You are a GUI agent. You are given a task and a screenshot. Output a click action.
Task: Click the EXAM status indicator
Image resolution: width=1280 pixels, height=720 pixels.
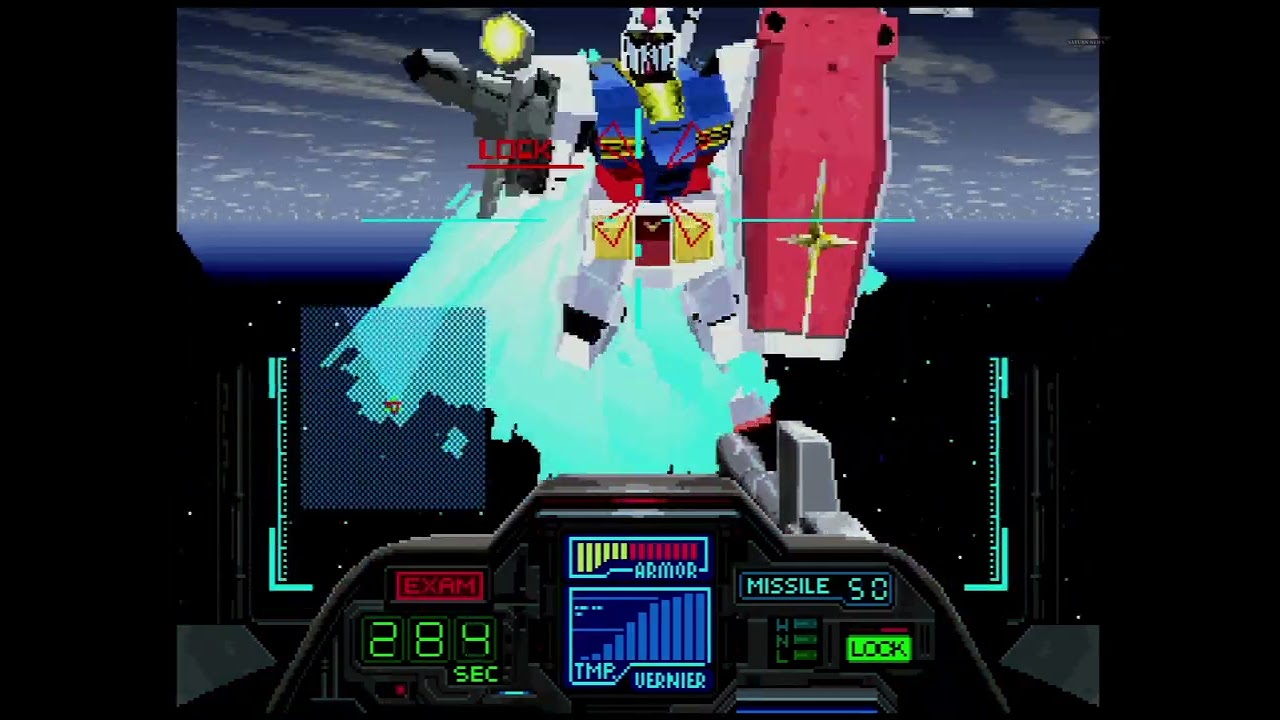coord(440,586)
